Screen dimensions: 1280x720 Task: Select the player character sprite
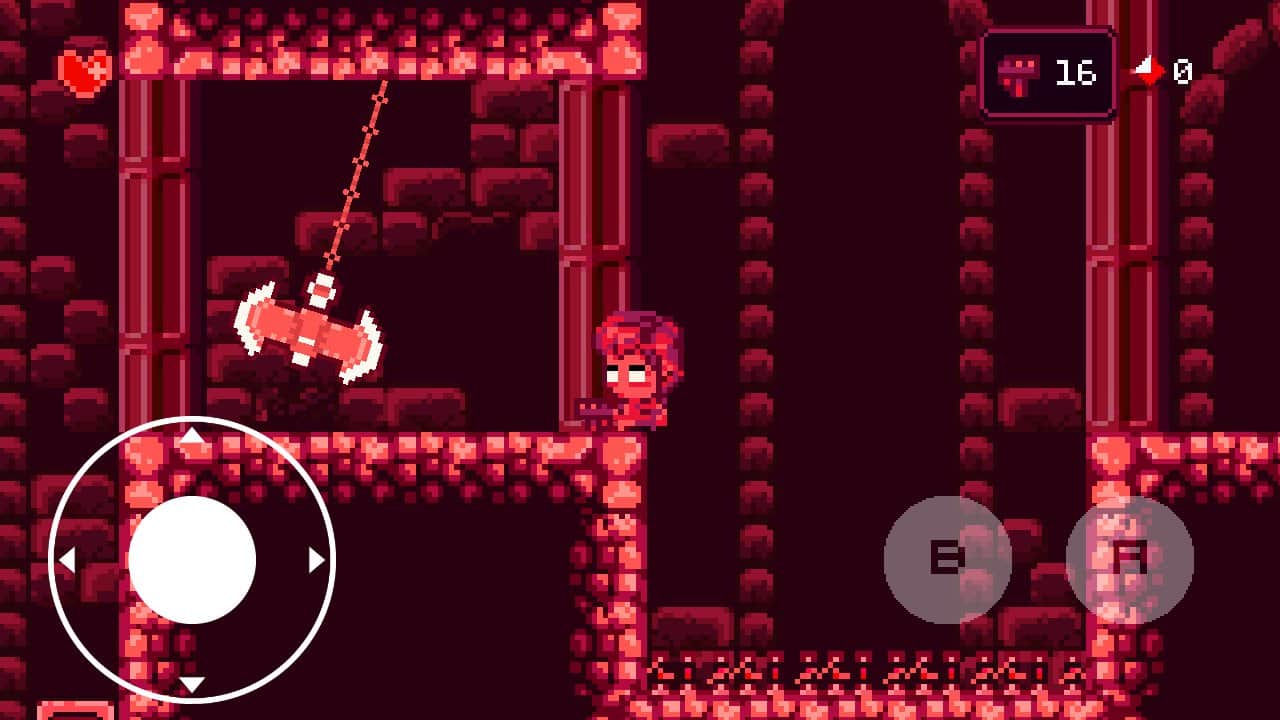tap(640, 370)
